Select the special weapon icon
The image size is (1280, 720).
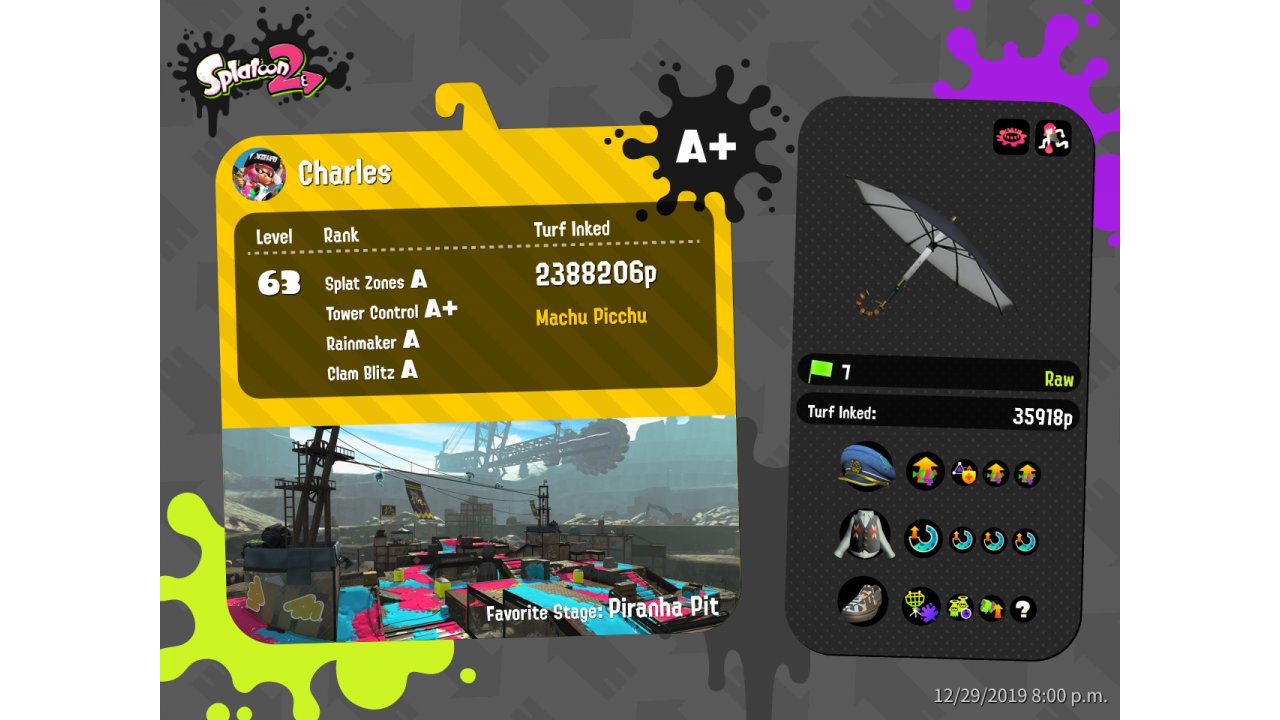(1053, 138)
